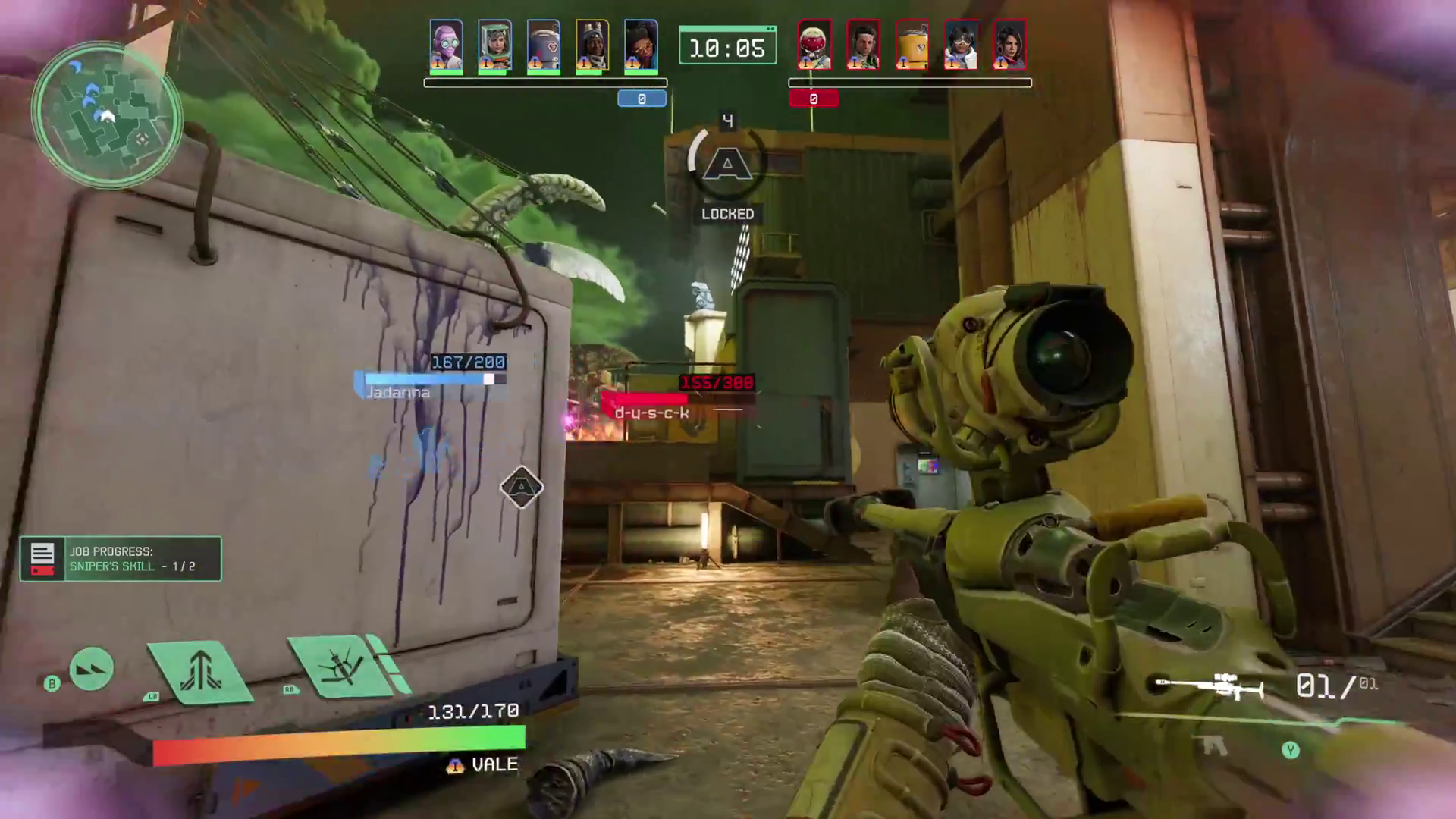Screen dimensions: 1456x819
Task: Activate the double-arrow dodge ability
Action: pyautogui.click(x=91, y=669)
